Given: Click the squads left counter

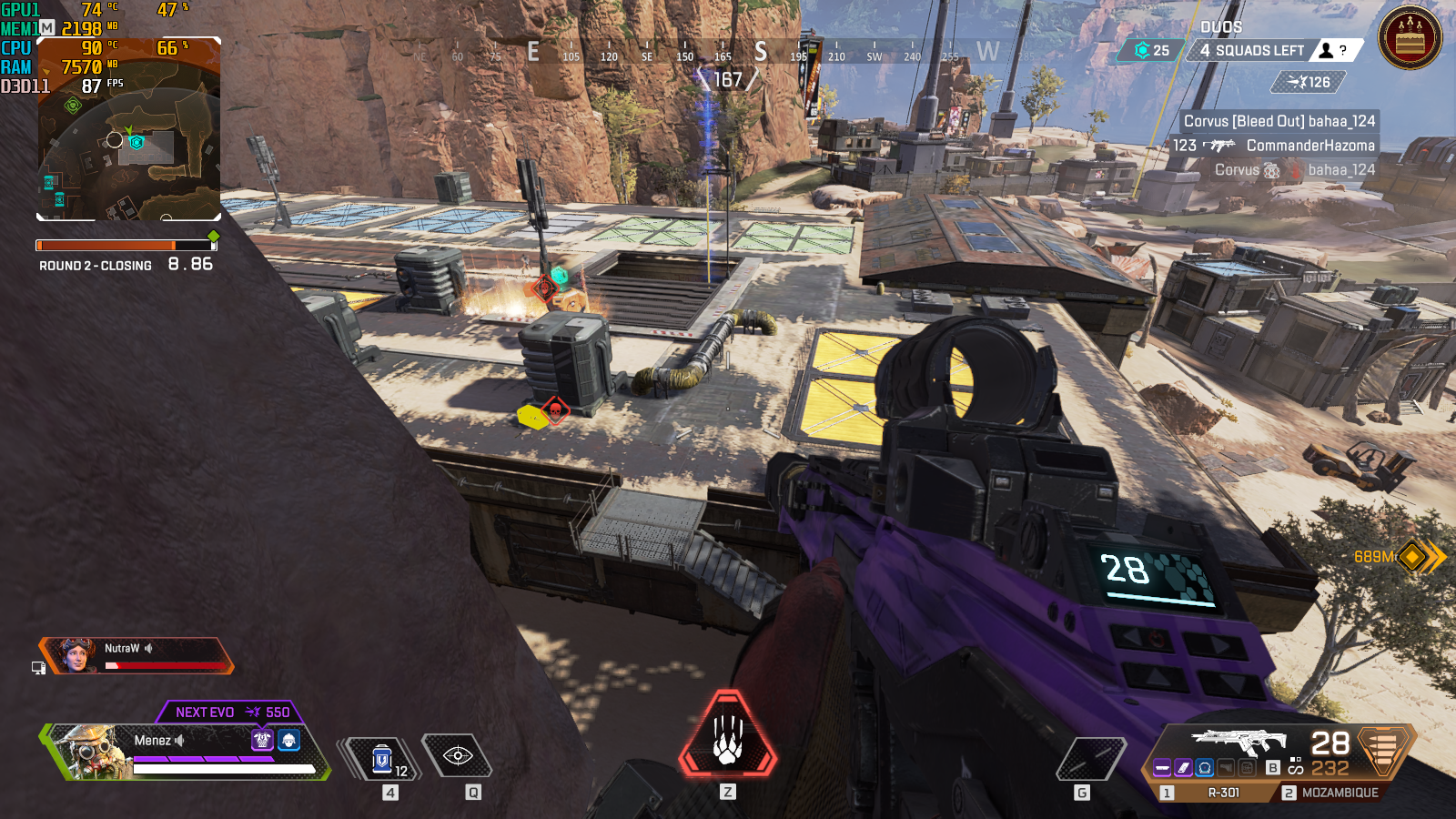Looking at the screenshot, I should pos(1252,51).
